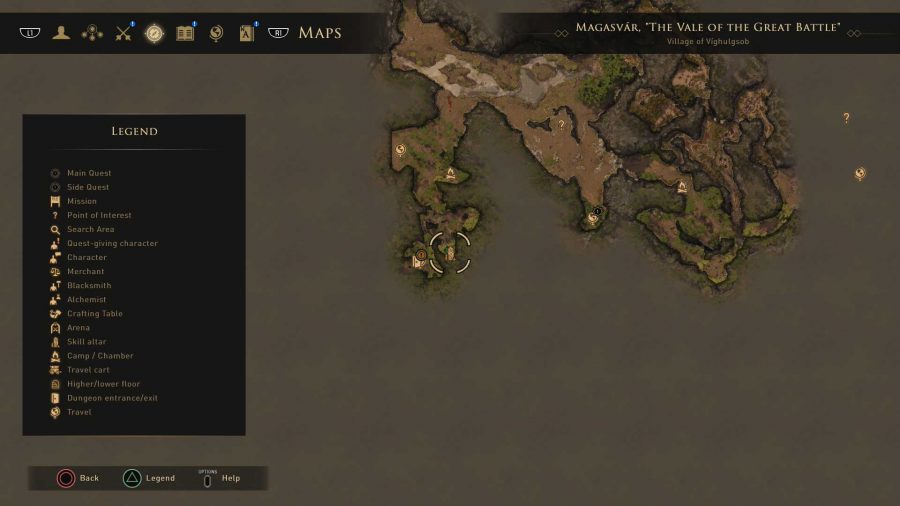
Task: Pick the Camp / Chamber legend entry
Action: [99, 355]
